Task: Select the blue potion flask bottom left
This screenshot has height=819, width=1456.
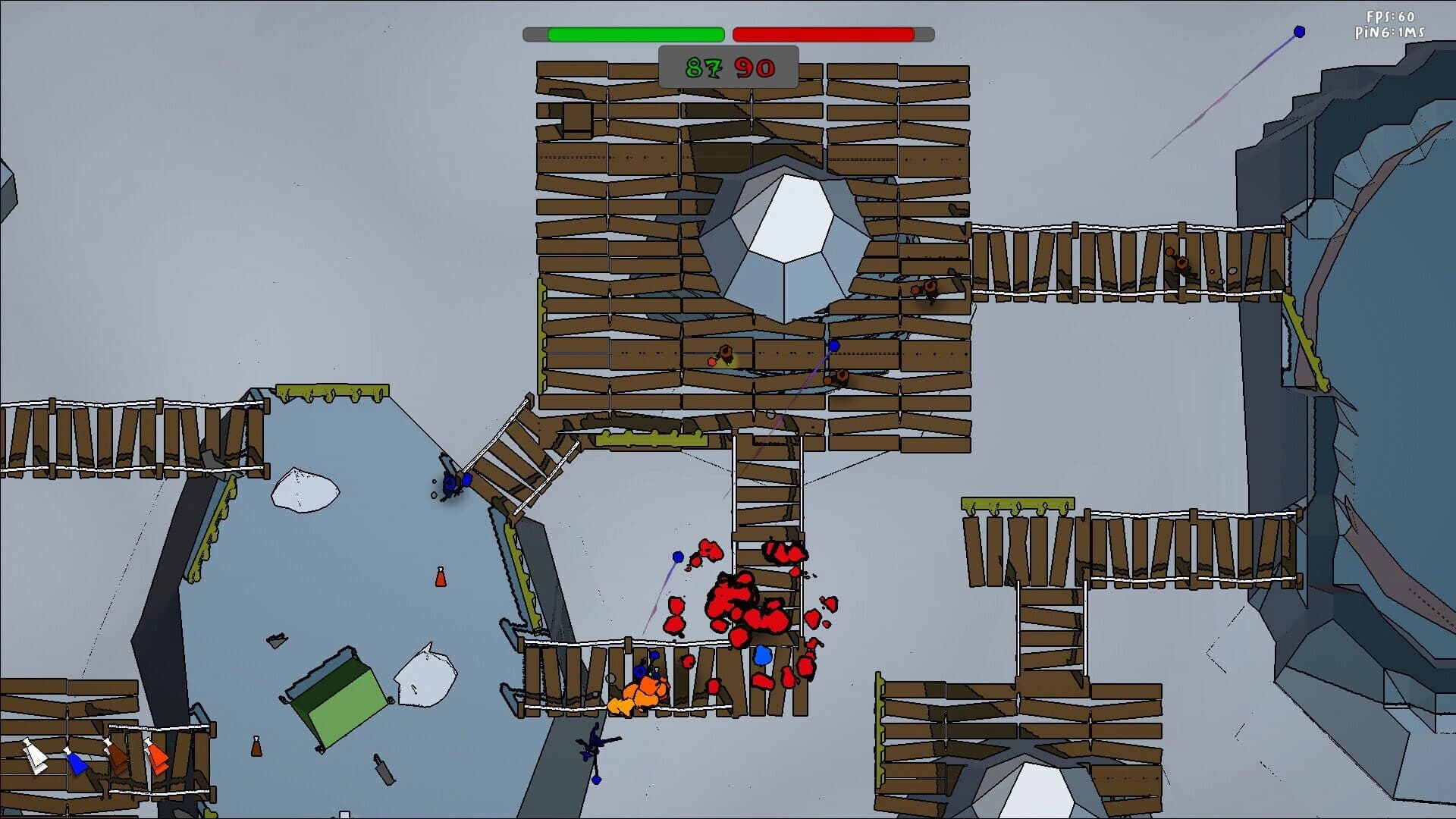Action: pyautogui.click(x=76, y=763)
